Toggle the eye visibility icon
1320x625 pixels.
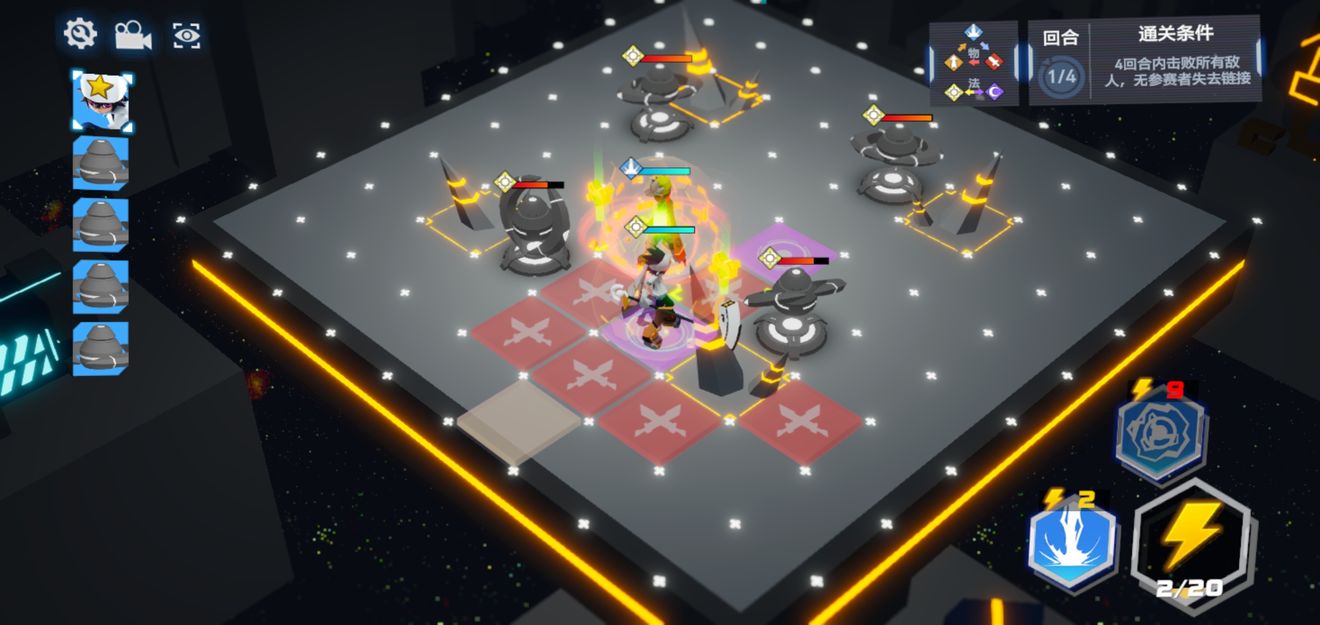[x=186, y=36]
